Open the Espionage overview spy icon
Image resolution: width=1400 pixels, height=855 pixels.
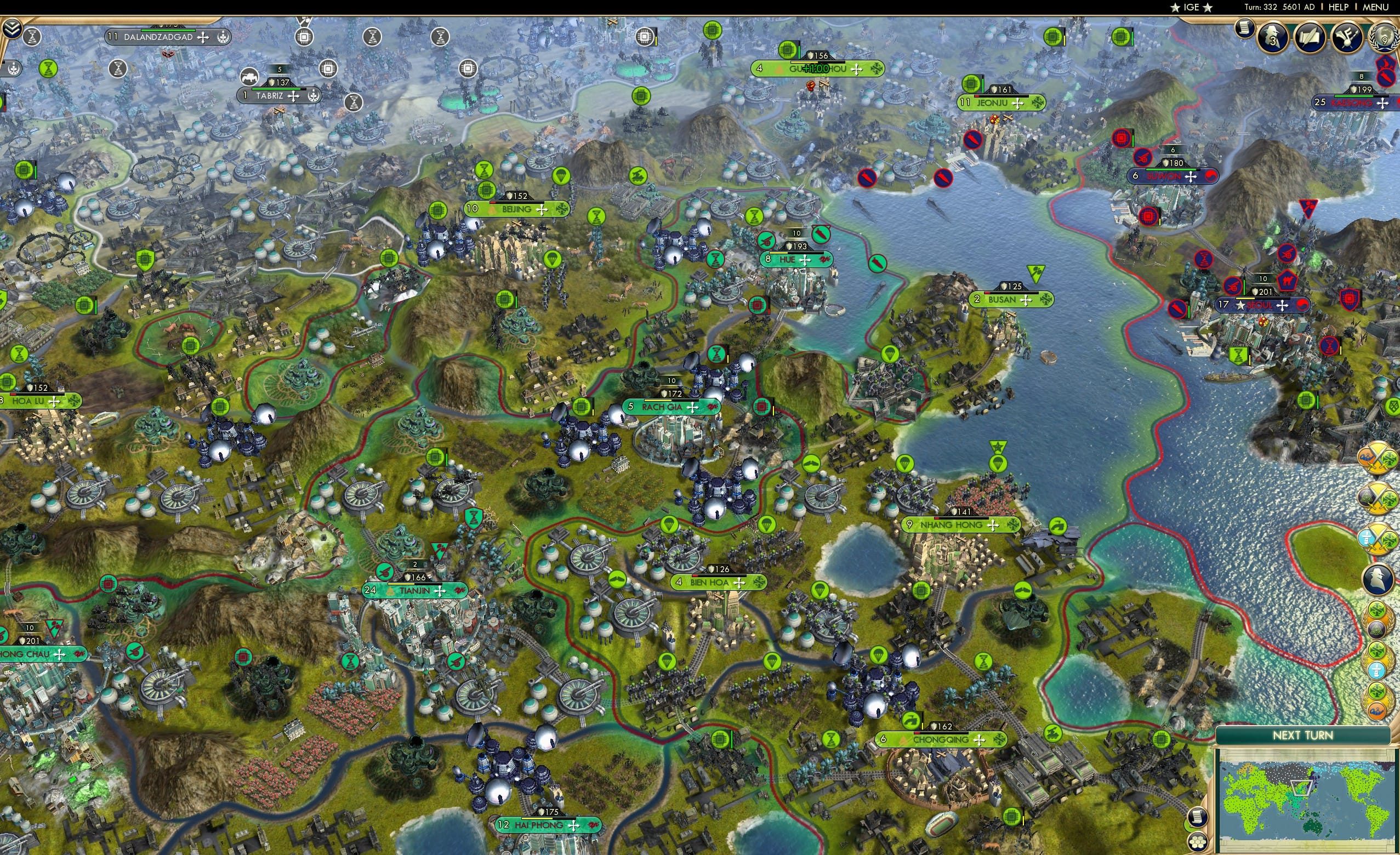[x=1272, y=37]
